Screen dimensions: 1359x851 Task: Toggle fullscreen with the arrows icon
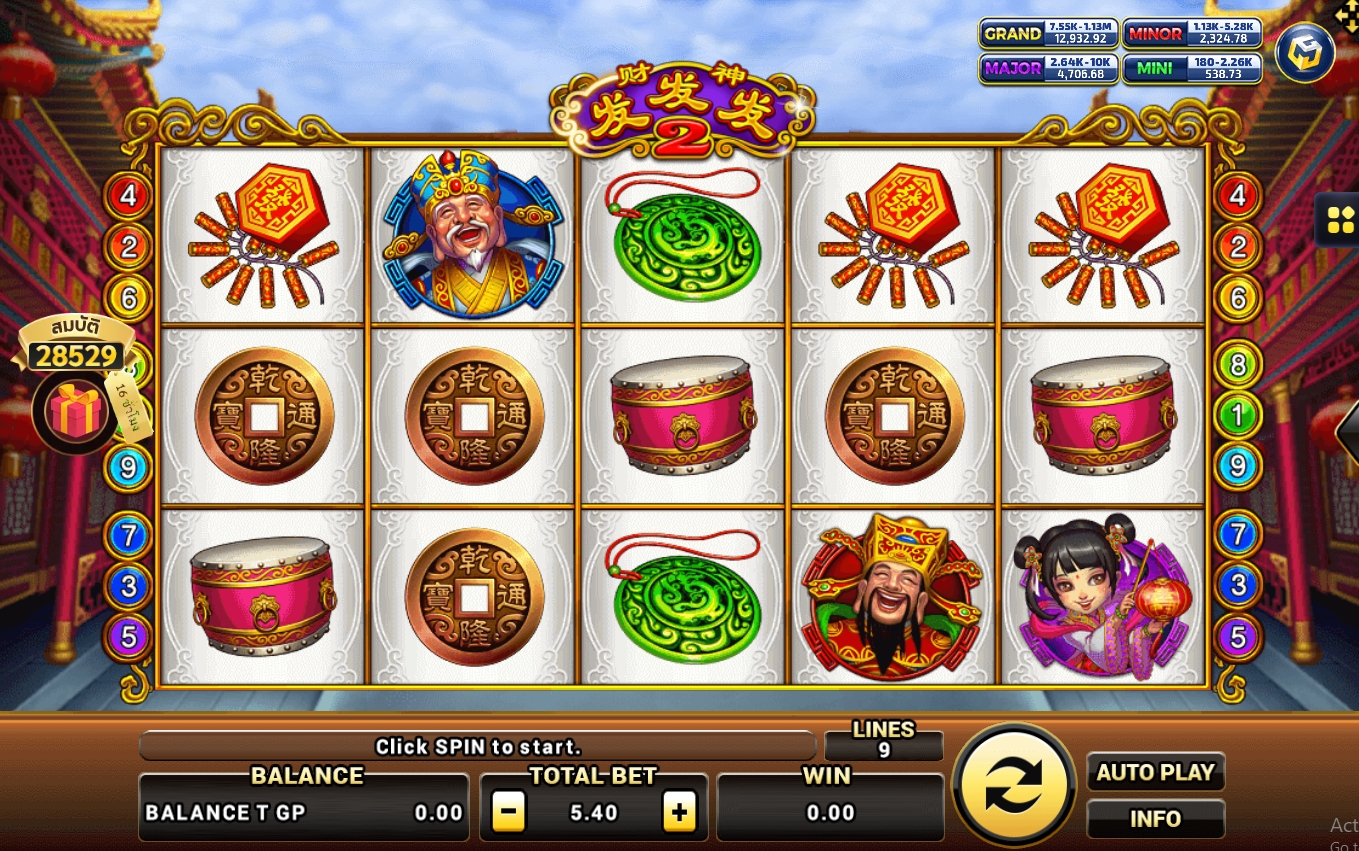coord(1347,14)
